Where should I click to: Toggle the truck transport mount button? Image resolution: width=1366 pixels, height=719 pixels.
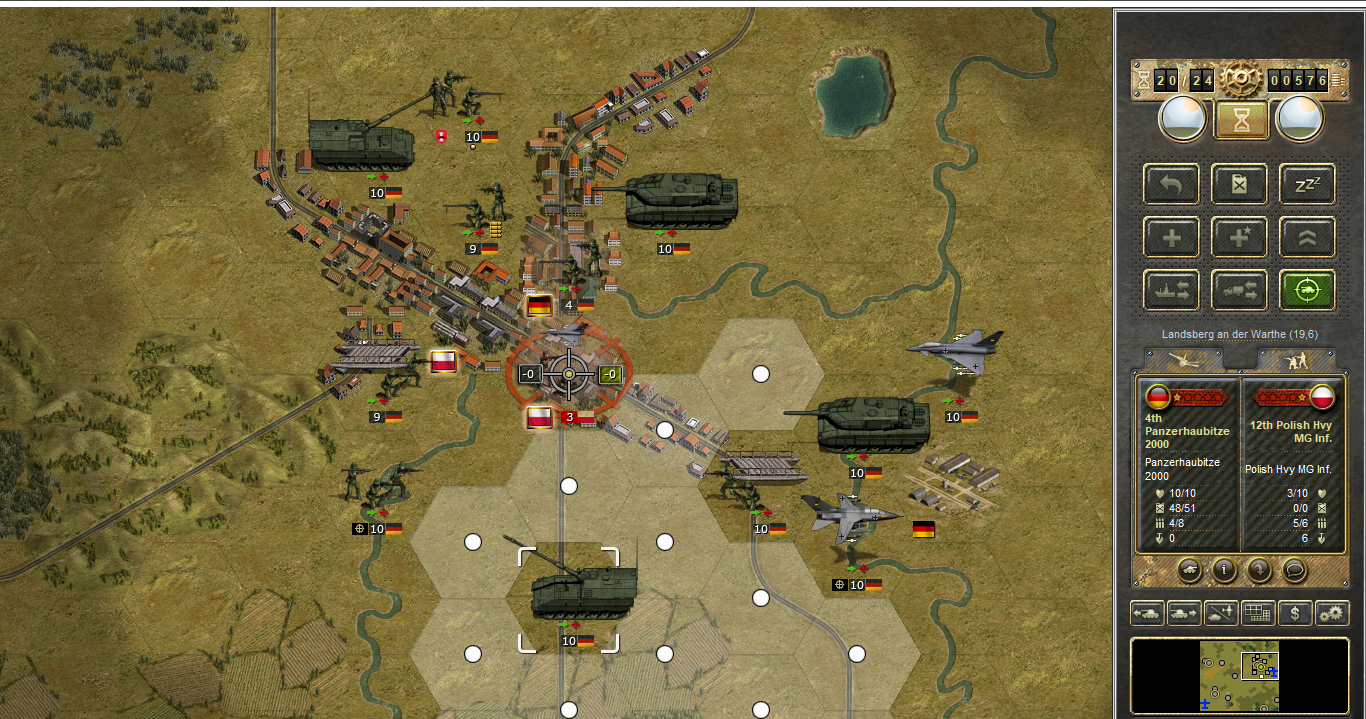[x=1240, y=290]
